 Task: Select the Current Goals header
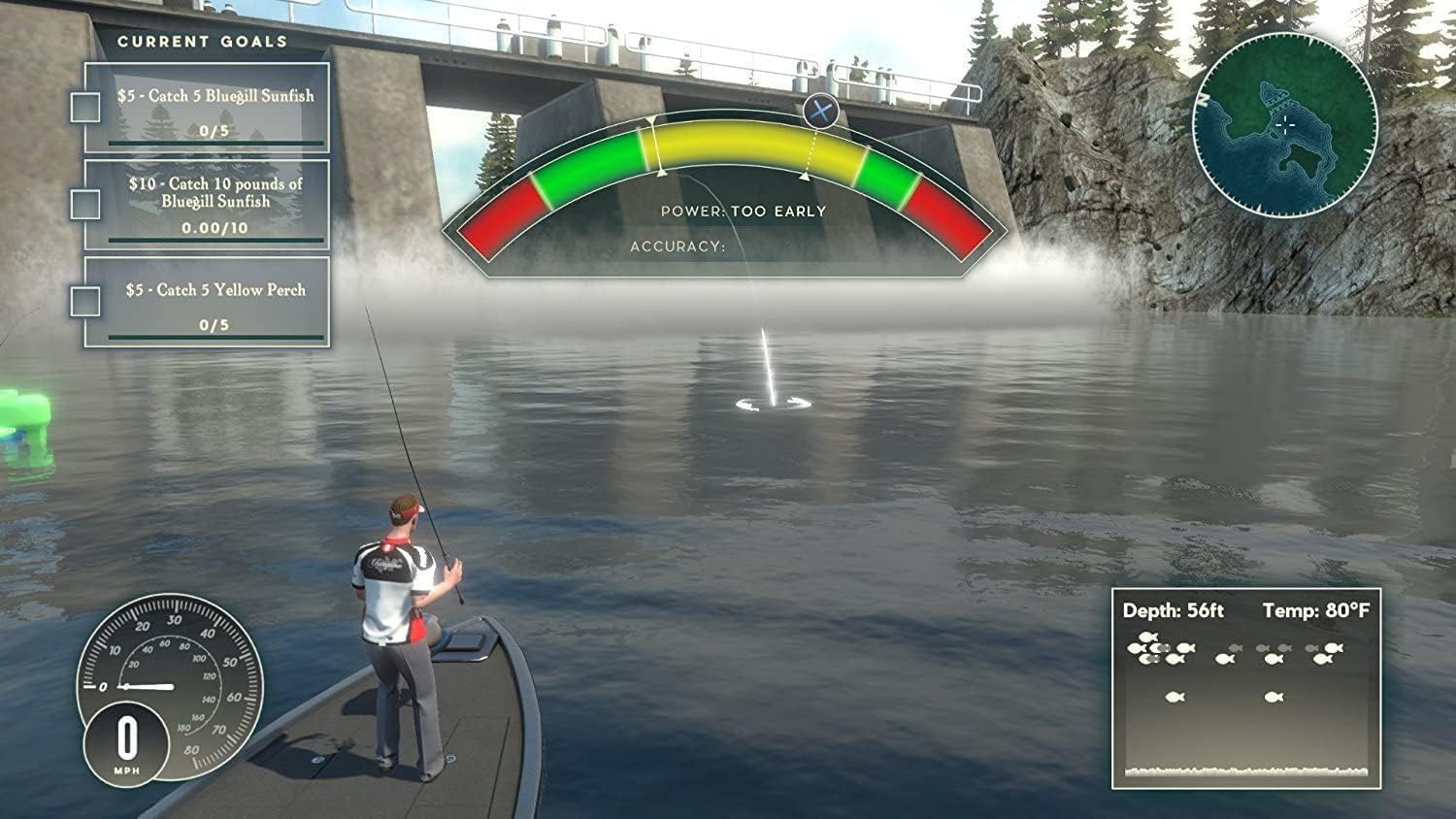[202, 42]
